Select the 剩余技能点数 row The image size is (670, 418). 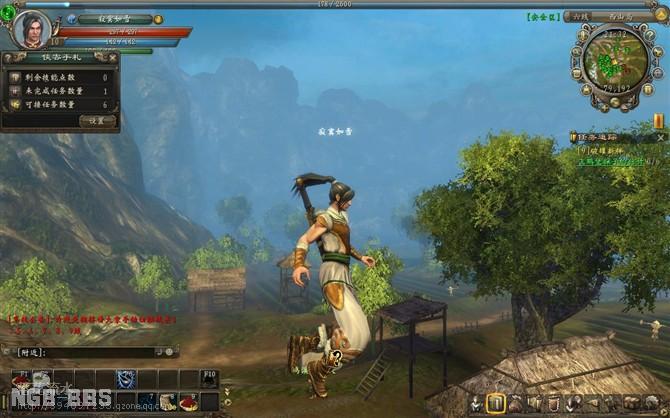coord(60,77)
